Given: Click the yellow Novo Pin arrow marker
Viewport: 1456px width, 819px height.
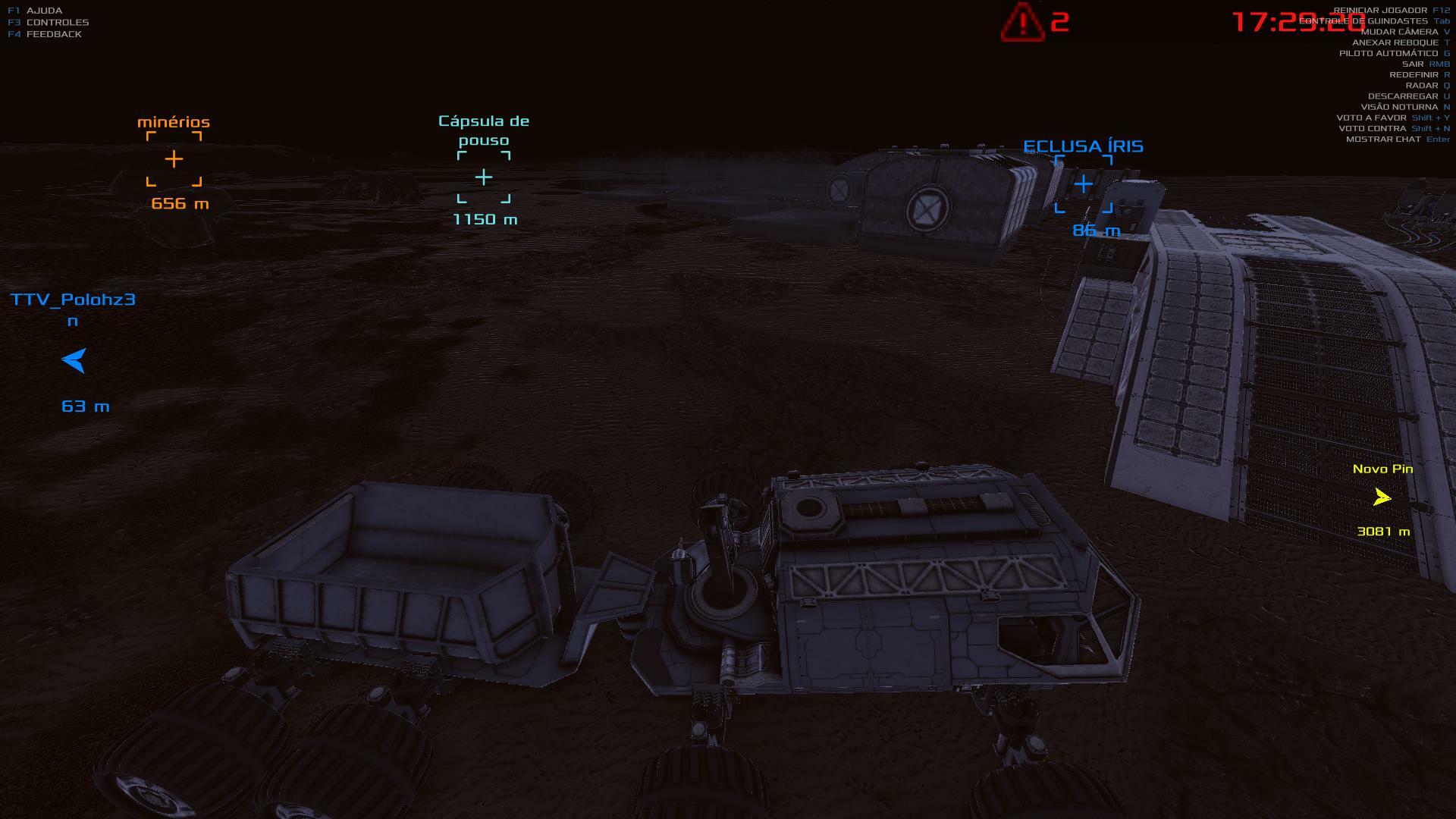Looking at the screenshot, I should [1382, 497].
